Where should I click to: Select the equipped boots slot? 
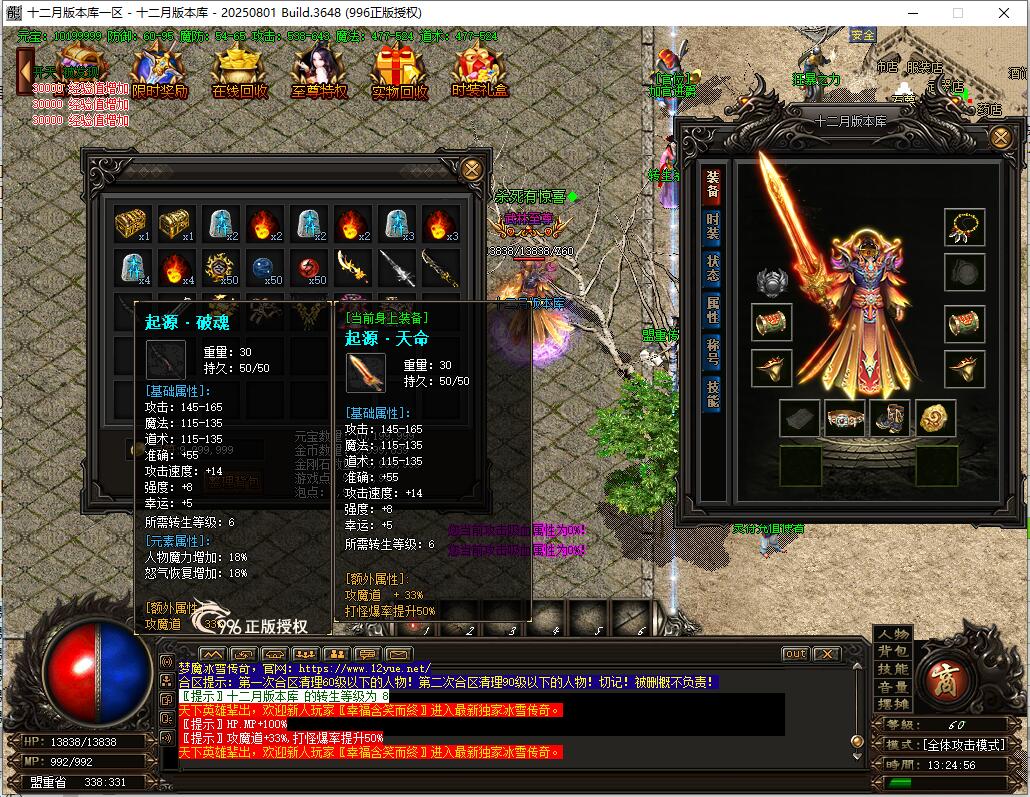click(889, 418)
